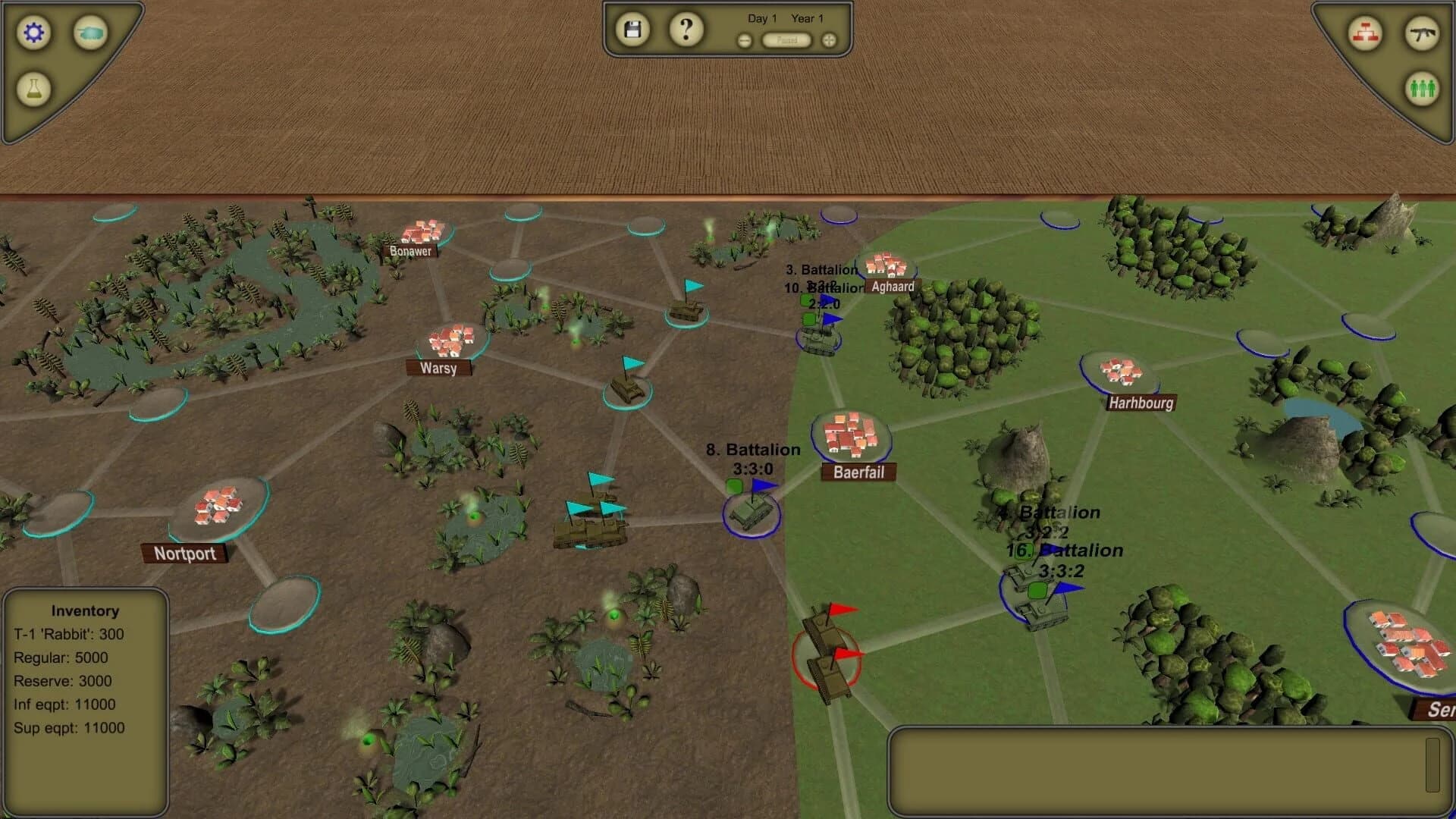
Task: Open the army organization chart panel
Action: click(1365, 32)
